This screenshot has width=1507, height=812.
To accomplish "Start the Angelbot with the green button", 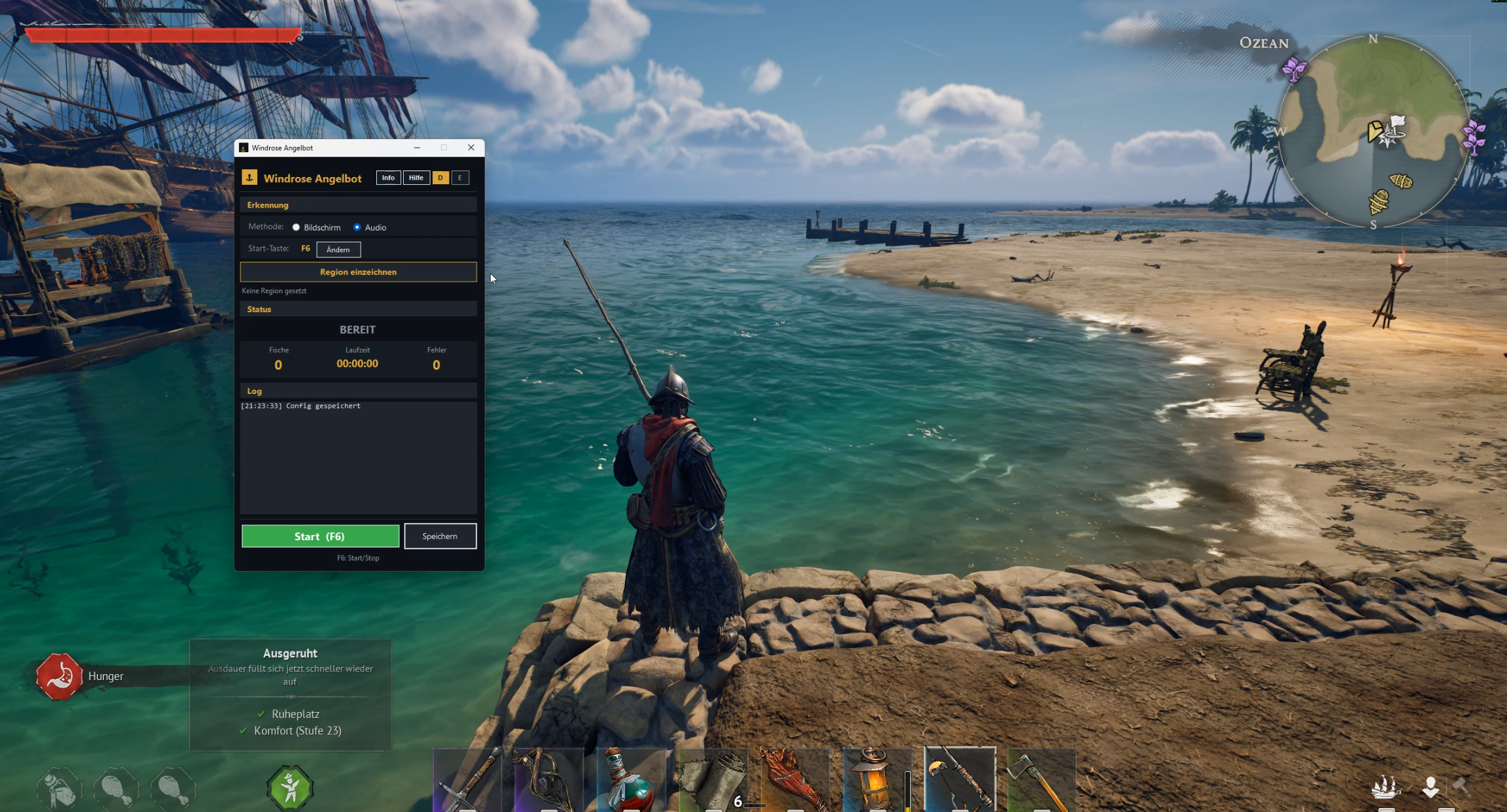I will coord(320,536).
